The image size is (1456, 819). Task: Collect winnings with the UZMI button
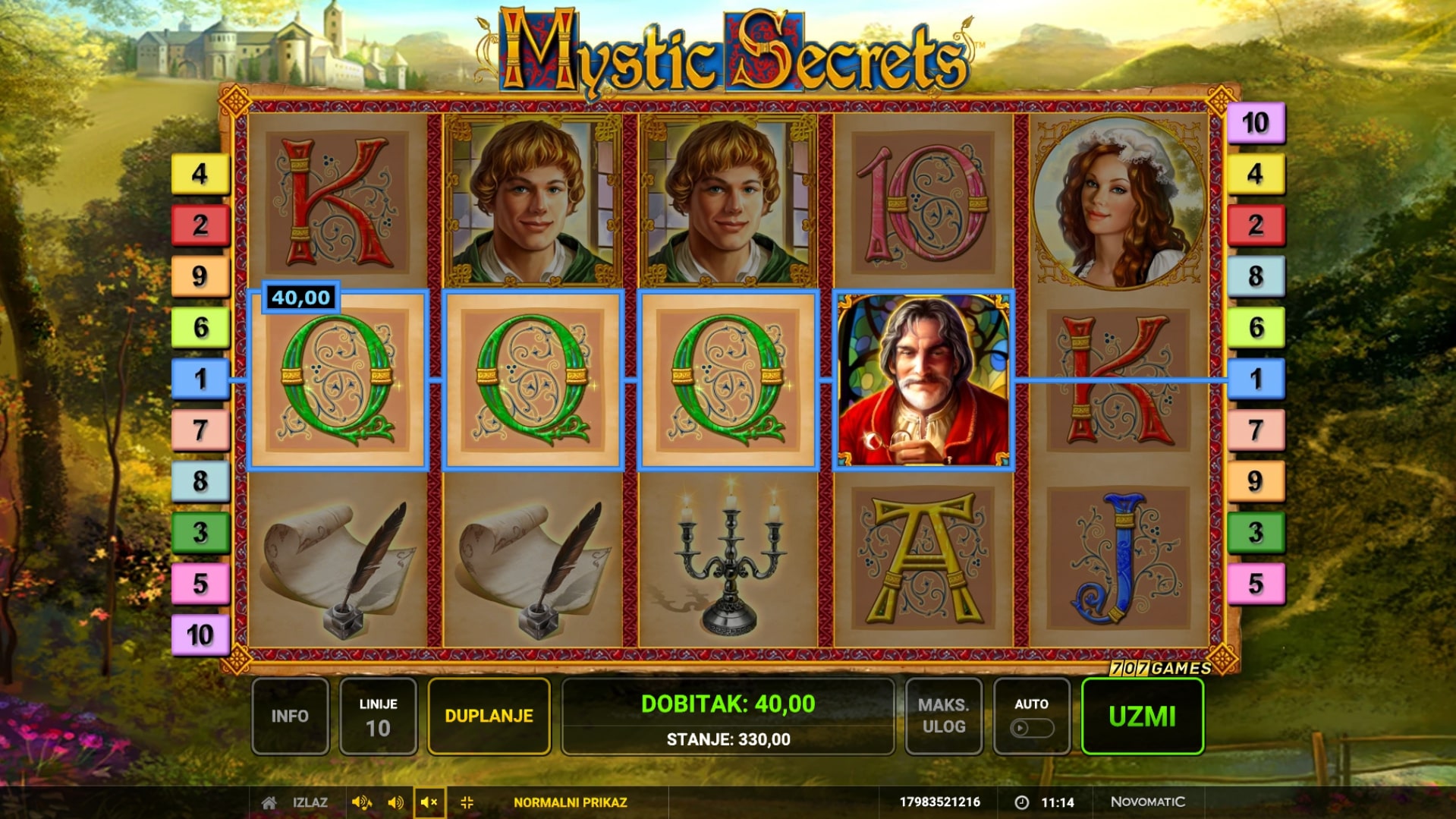(x=1142, y=716)
